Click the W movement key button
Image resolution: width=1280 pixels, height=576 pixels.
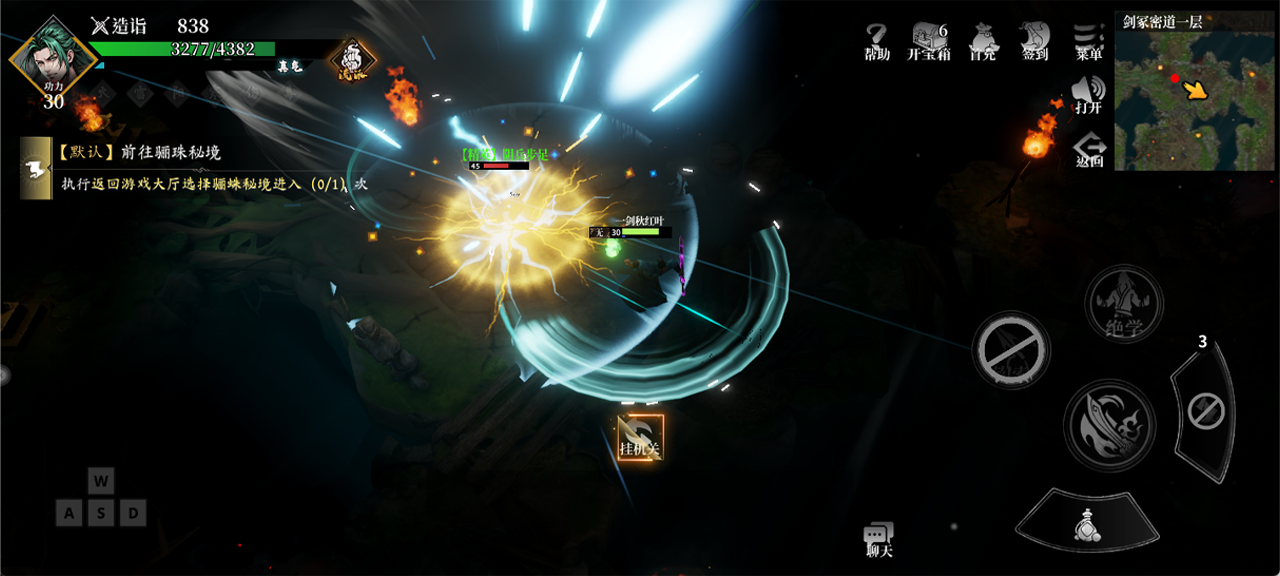pyautogui.click(x=101, y=481)
